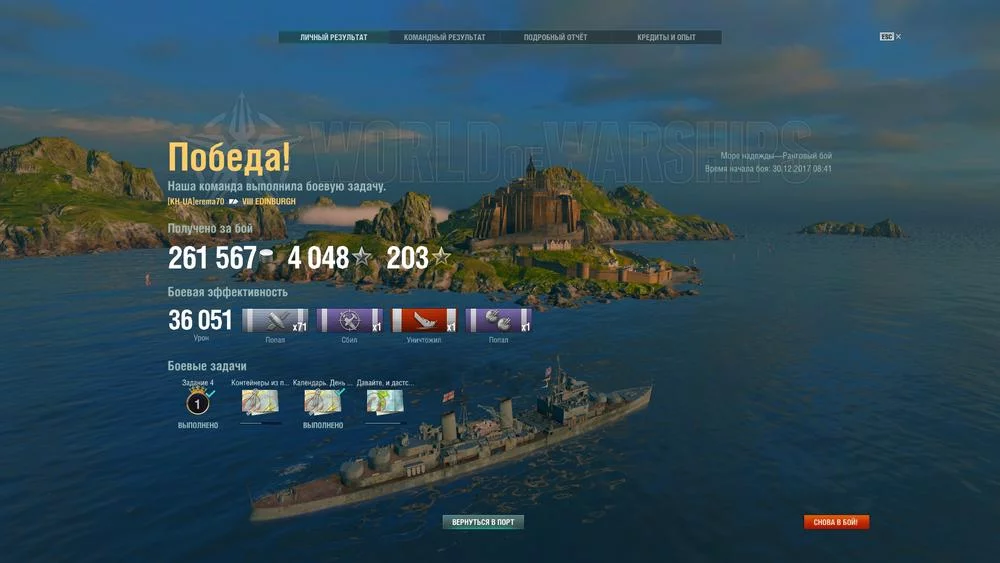The width and height of the screenshot is (1000, 563).
Task: Select the red Уничтожил ship destroyed ribbon
Action: [423, 321]
